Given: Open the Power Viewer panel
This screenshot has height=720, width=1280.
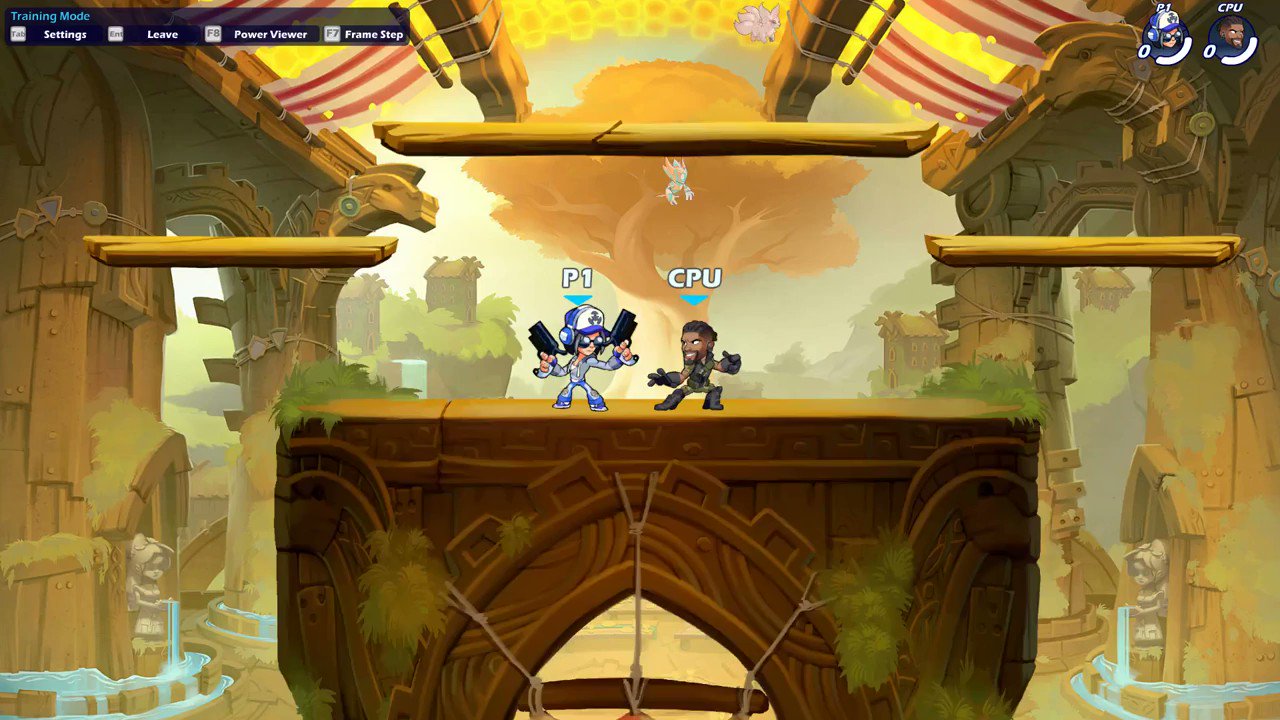Looking at the screenshot, I should [x=271, y=33].
